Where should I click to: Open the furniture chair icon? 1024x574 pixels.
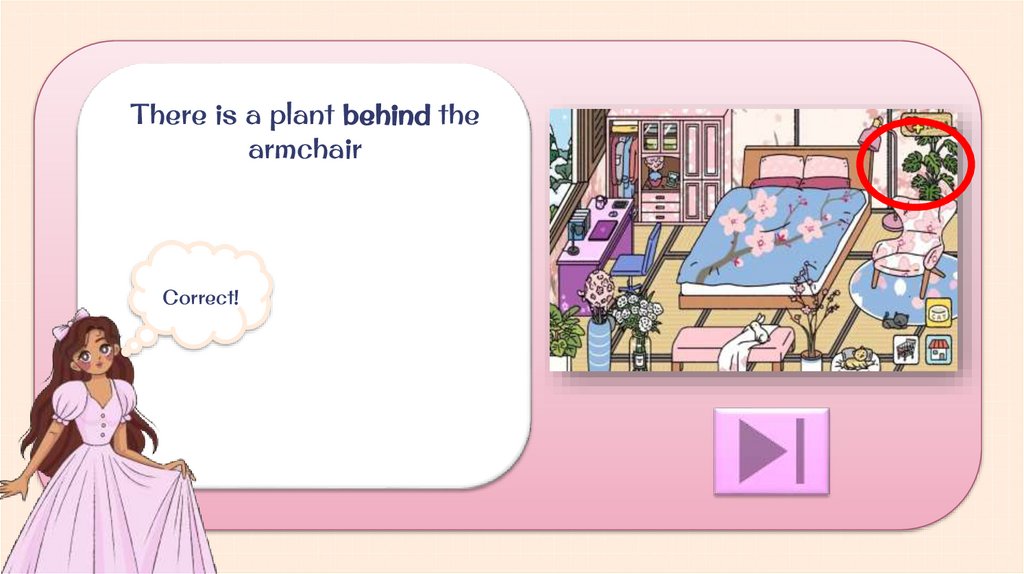point(908,350)
